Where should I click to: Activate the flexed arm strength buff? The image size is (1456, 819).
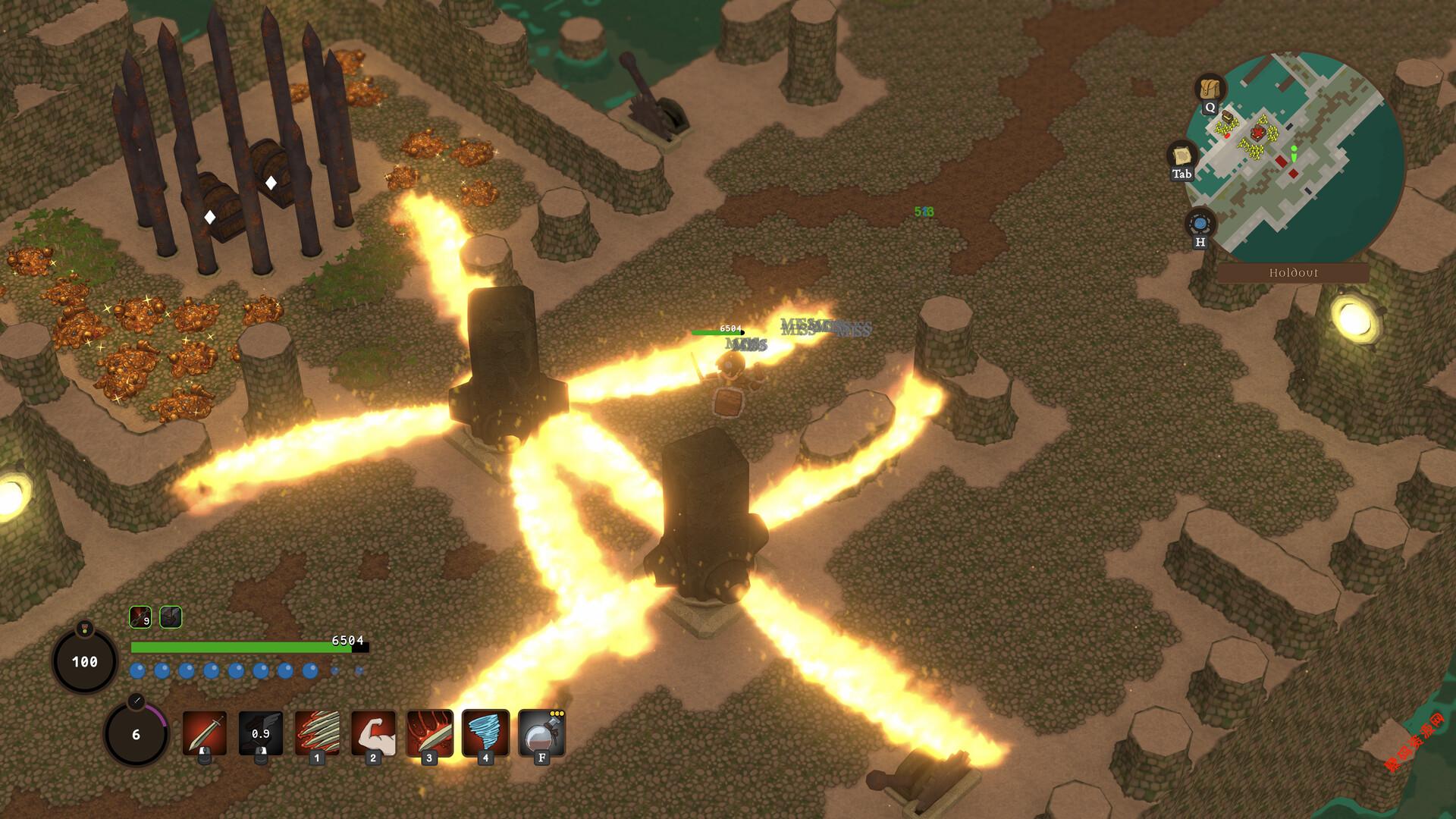pos(373,733)
